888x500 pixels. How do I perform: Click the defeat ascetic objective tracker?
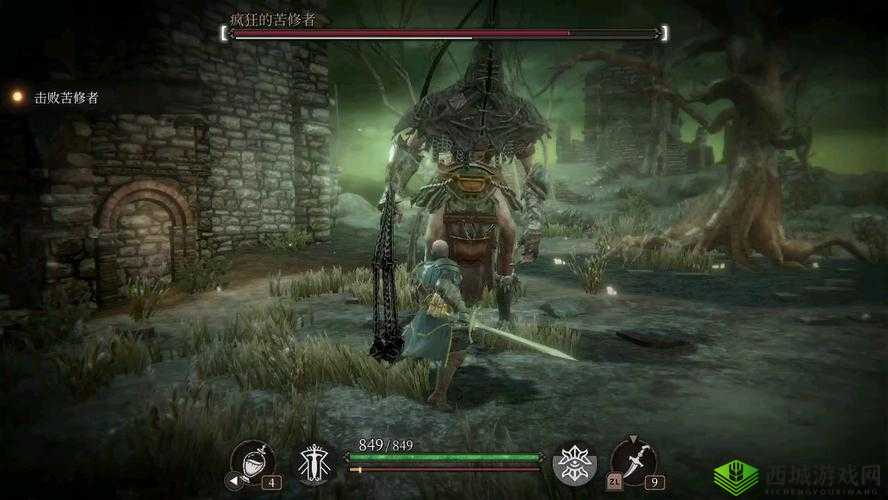(66, 97)
